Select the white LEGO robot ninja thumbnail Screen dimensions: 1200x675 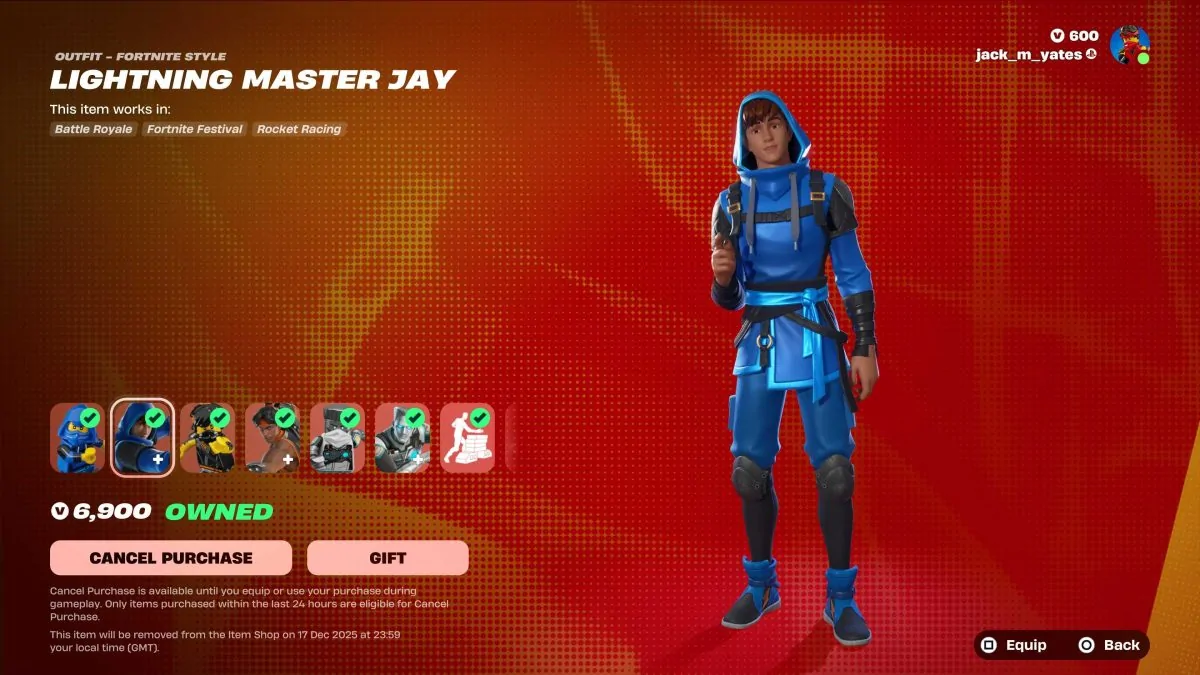coord(337,438)
